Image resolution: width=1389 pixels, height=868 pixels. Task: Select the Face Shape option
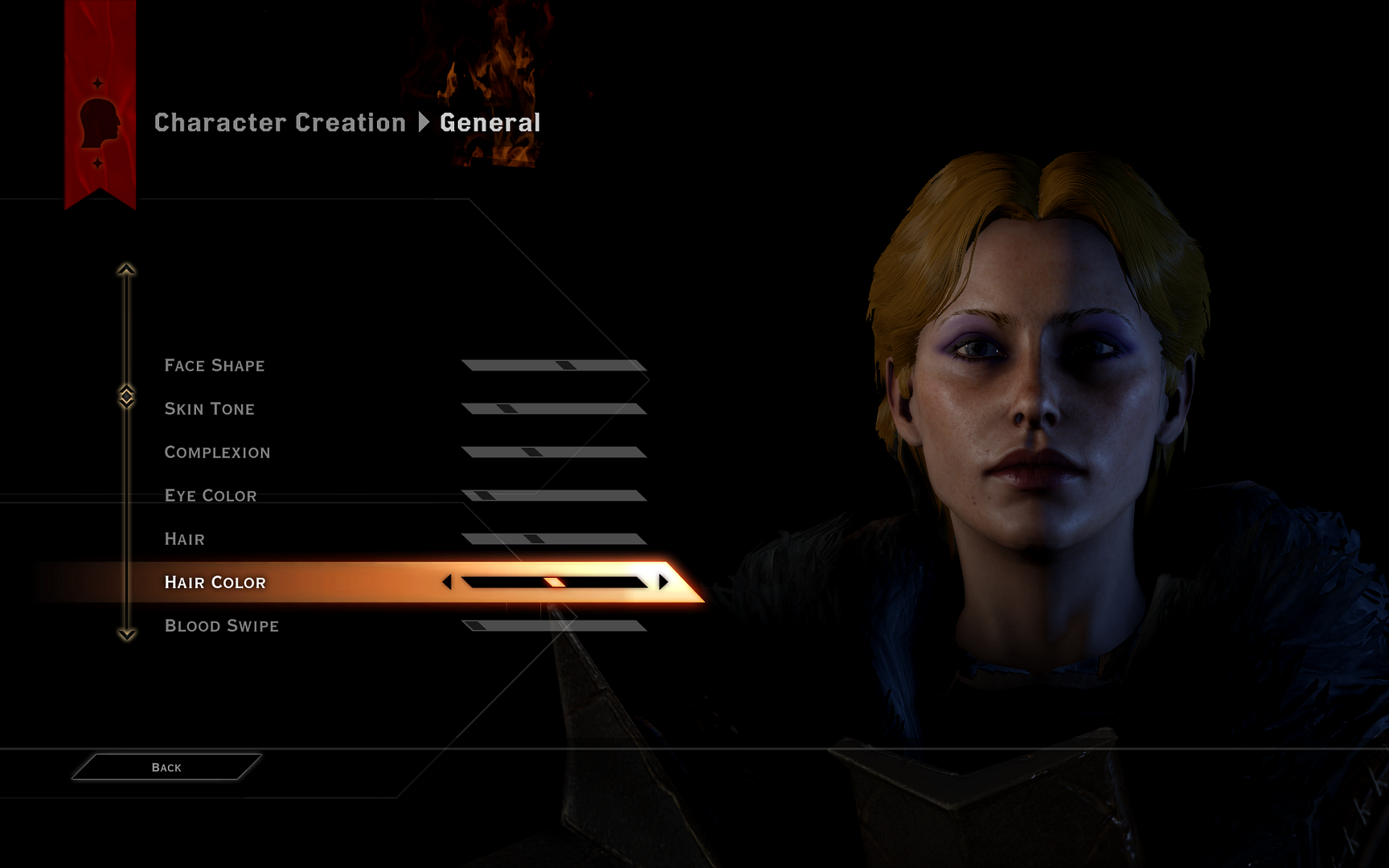(x=215, y=365)
